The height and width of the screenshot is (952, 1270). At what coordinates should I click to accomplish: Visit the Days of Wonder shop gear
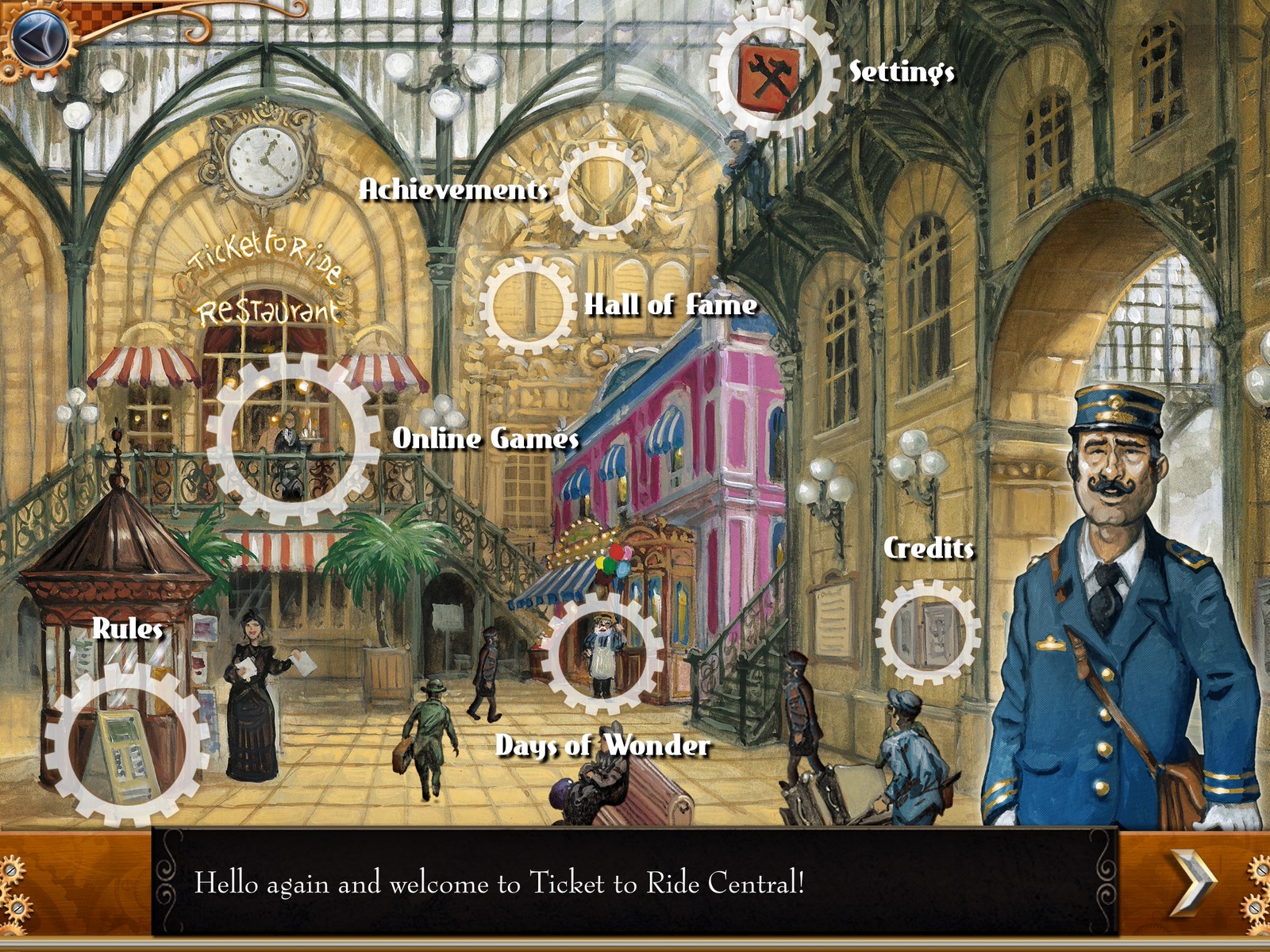[x=603, y=651]
